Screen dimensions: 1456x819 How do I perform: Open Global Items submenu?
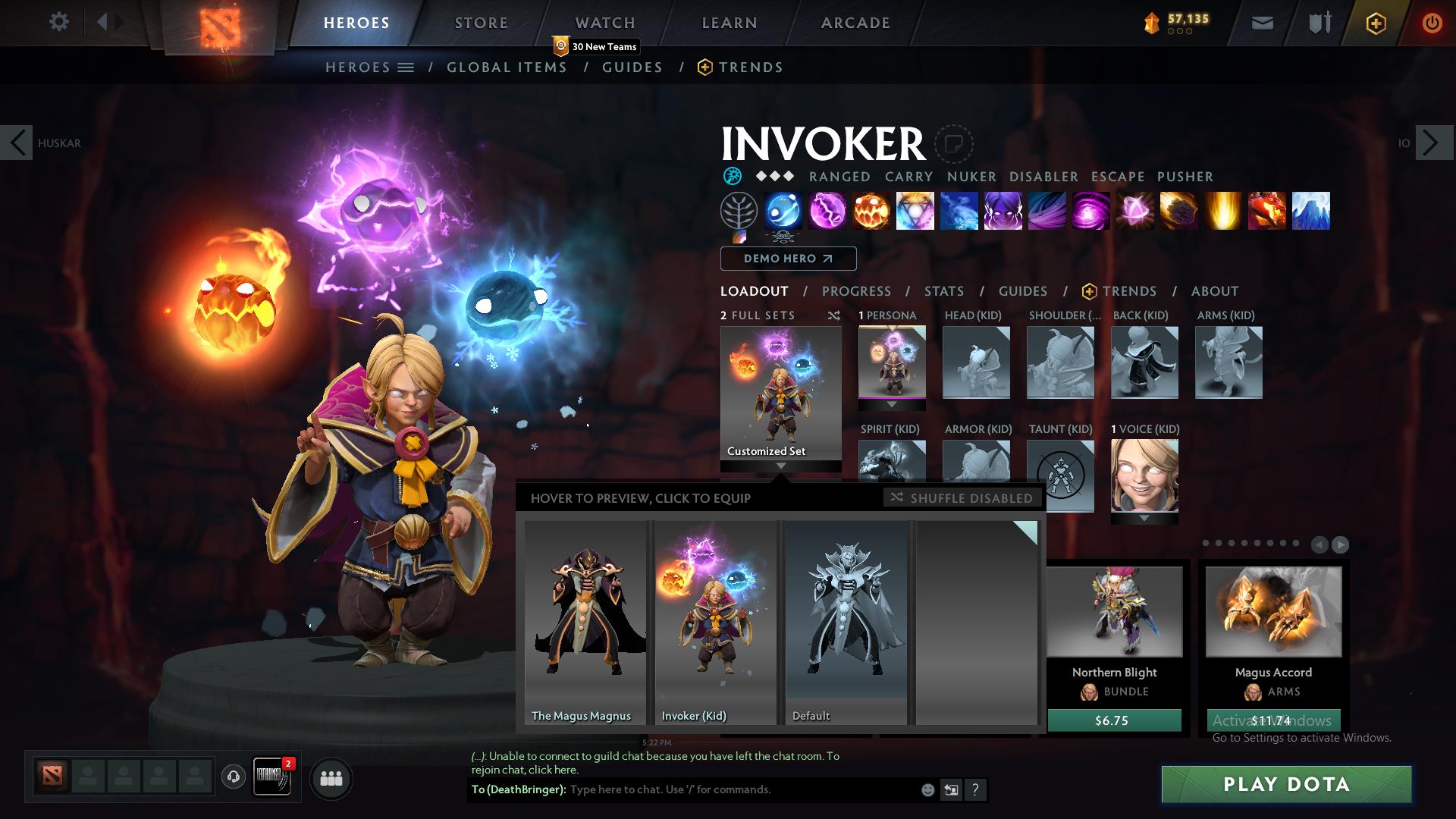click(x=507, y=67)
